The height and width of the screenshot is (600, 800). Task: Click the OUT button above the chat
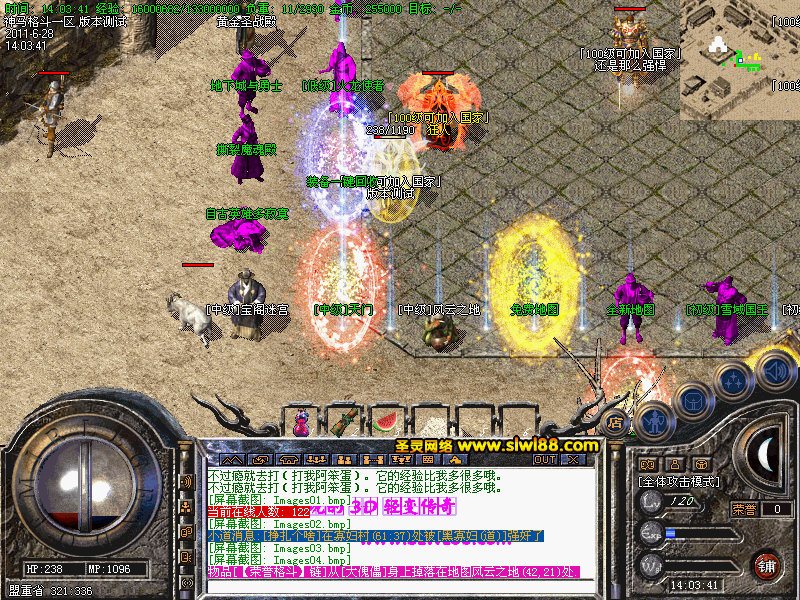[545, 460]
